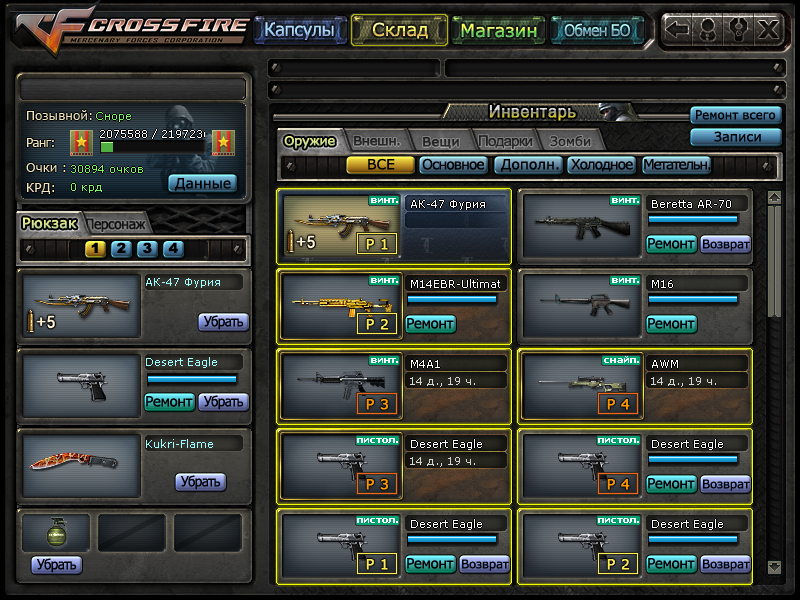The image size is (800, 600).
Task: Select backpack number 2
Action: click(121, 249)
